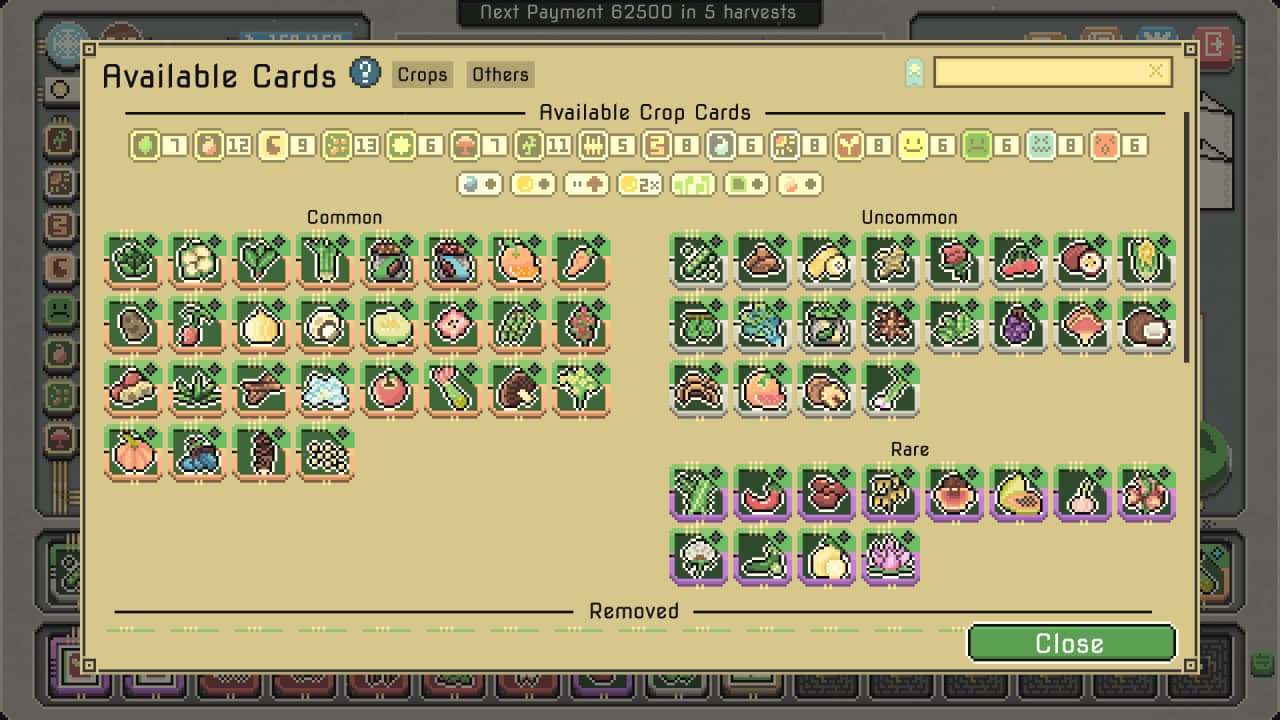Pick the purple grapes crop card
Screen dimensions: 1280x720
point(1018,326)
